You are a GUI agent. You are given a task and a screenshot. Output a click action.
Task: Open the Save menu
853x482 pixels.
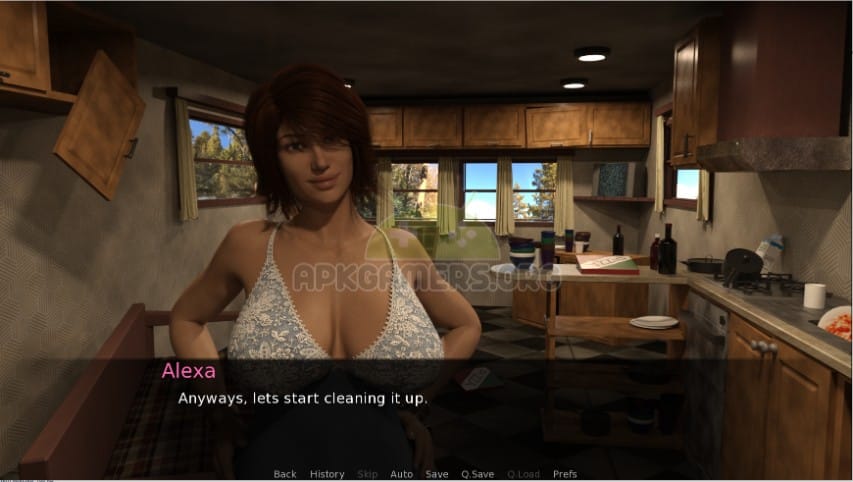point(436,474)
